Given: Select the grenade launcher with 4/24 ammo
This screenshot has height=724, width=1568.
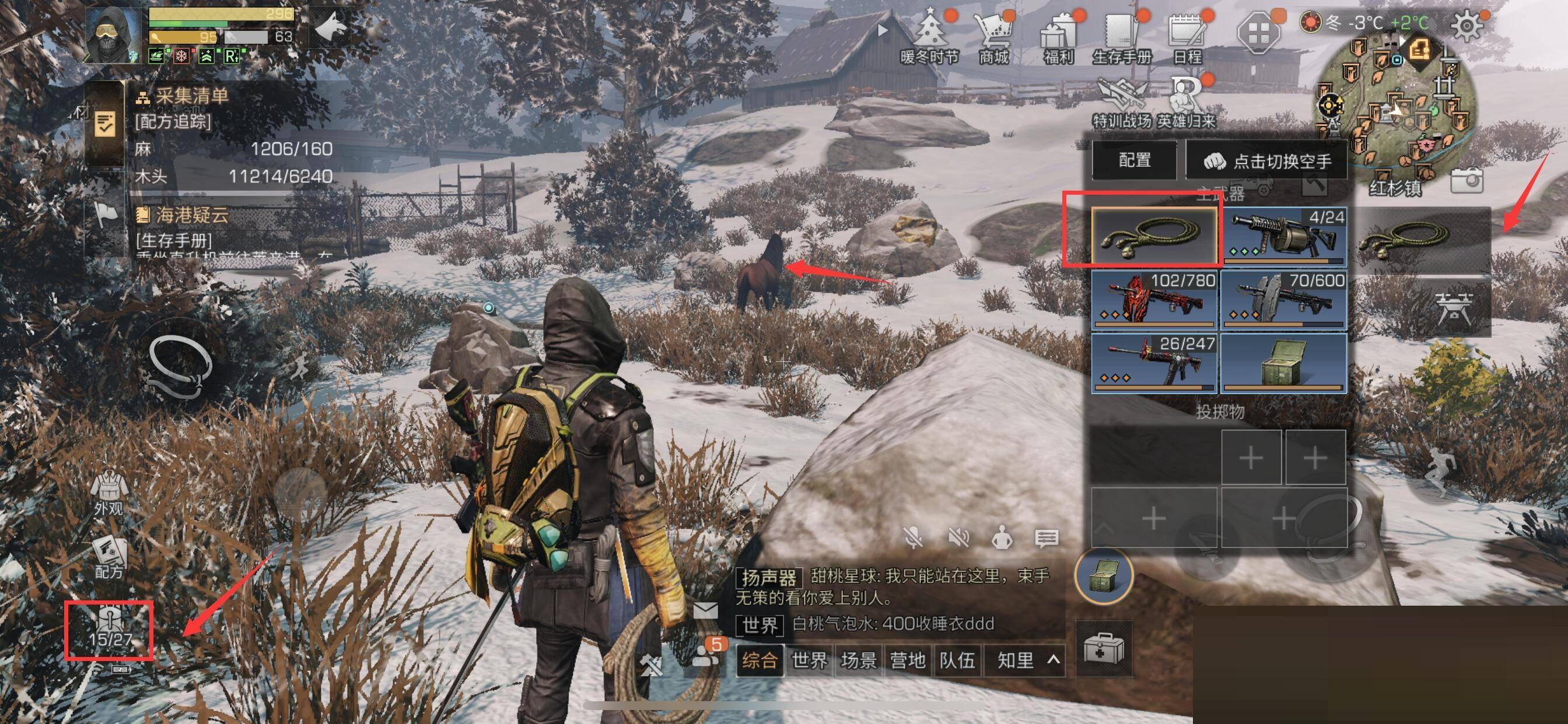Looking at the screenshot, I should [x=1283, y=236].
